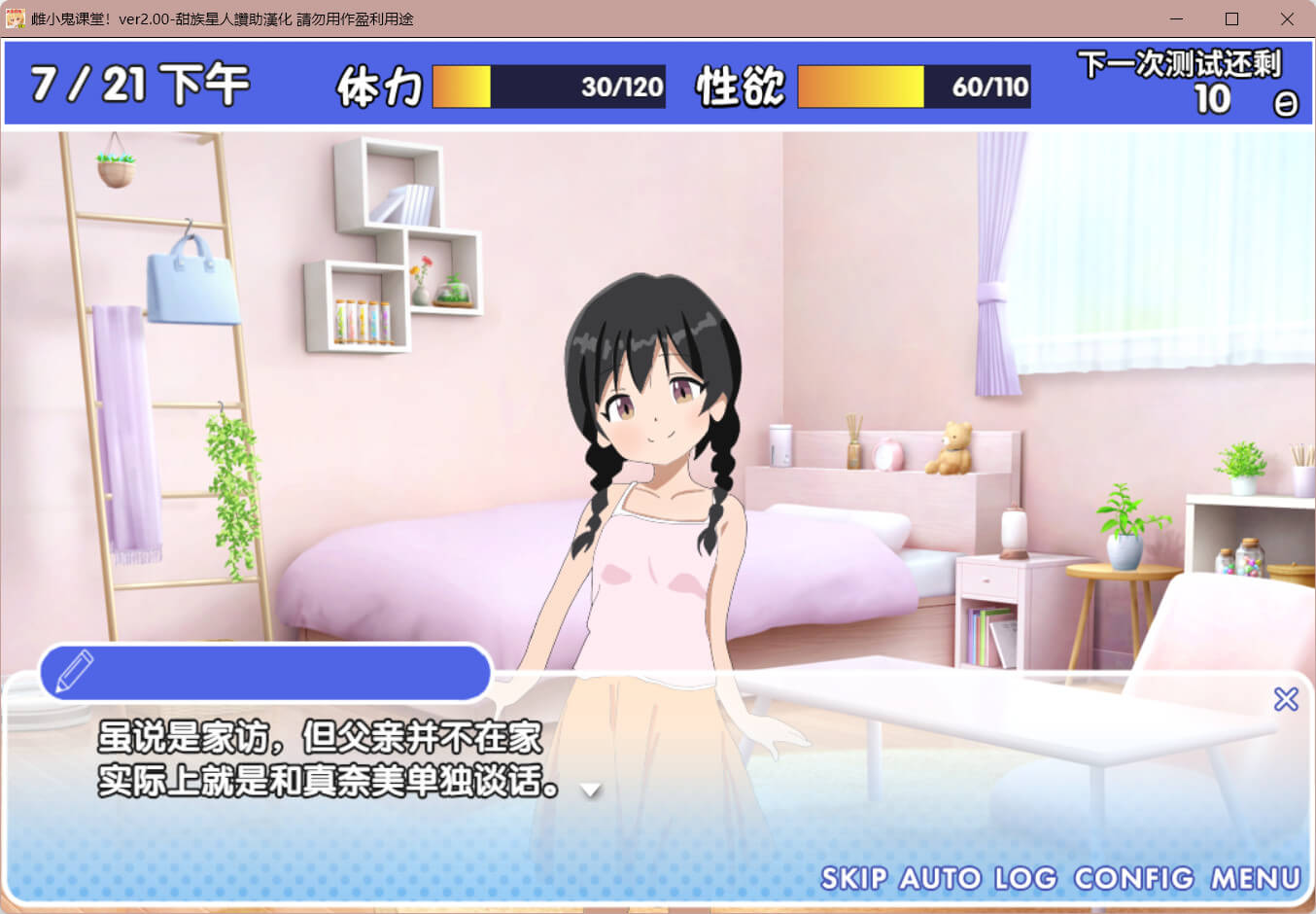Screen dimensions: 1316x914
Task: Click the dialogue continue arrow
Action: tap(590, 791)
